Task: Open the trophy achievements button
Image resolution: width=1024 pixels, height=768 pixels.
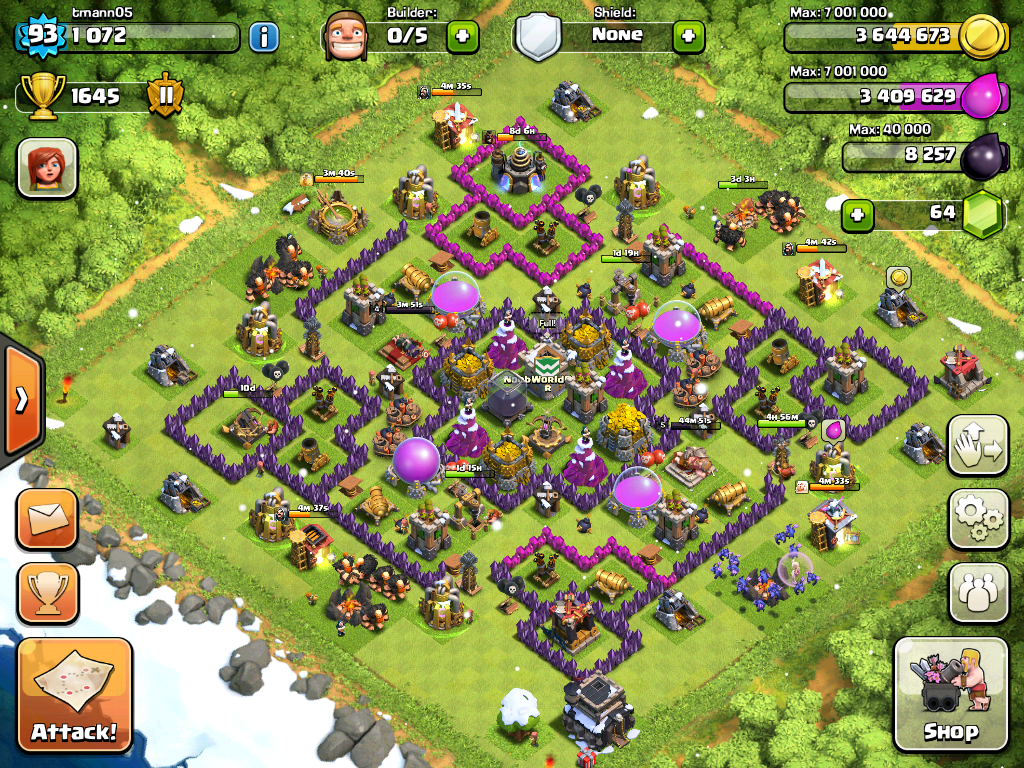Action: coord(46,593)
